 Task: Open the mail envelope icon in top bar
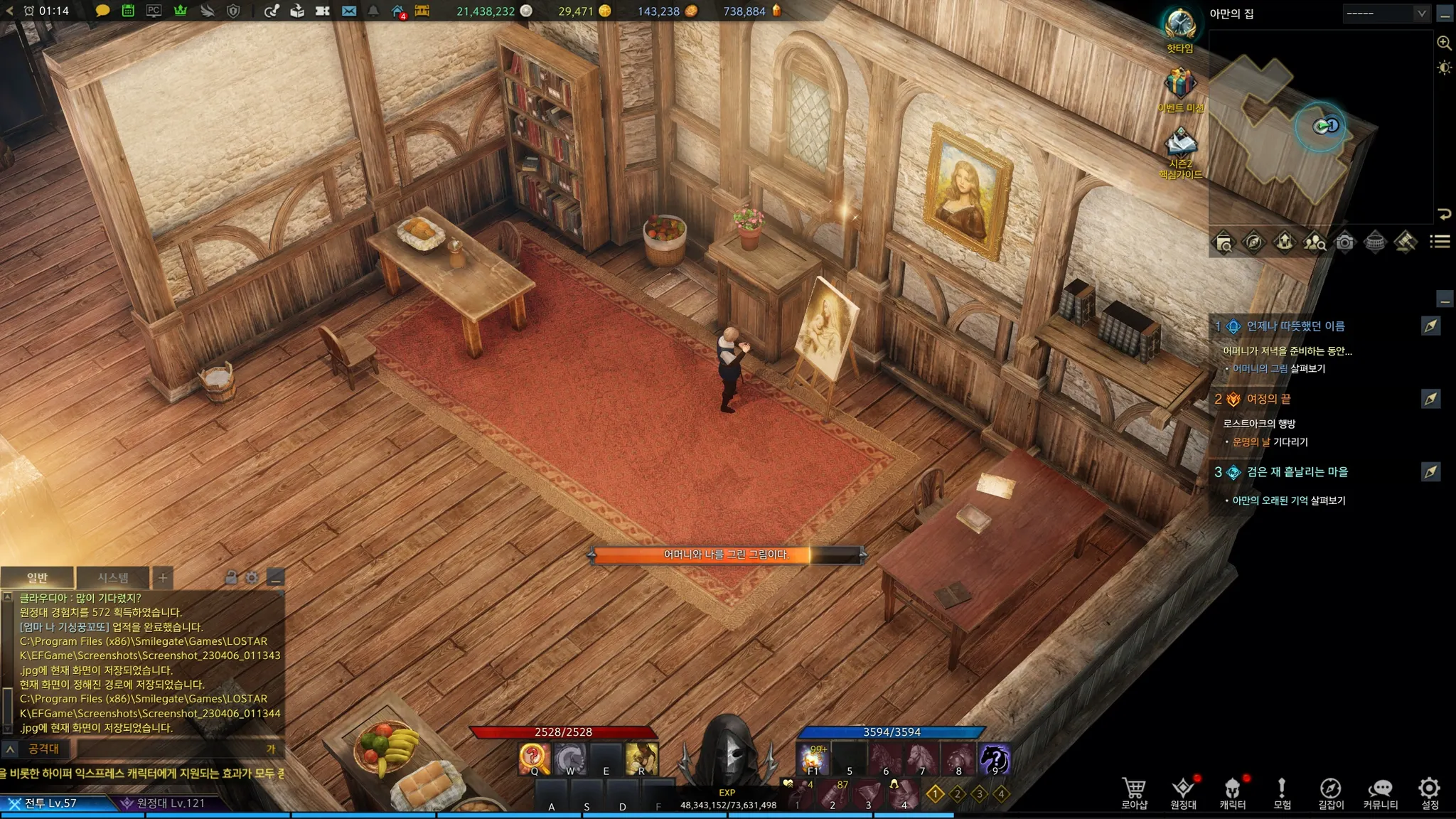(348, 11)
